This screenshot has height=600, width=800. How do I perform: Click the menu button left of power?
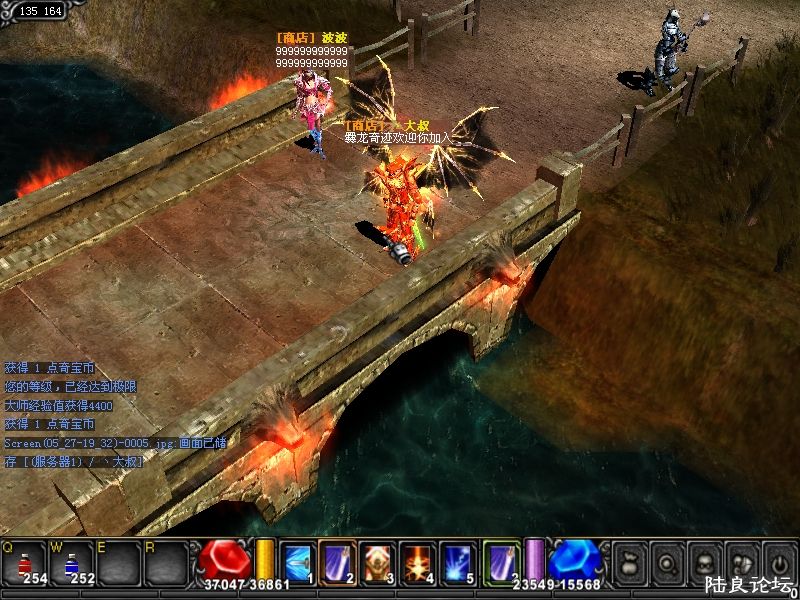tap(741, 561)
